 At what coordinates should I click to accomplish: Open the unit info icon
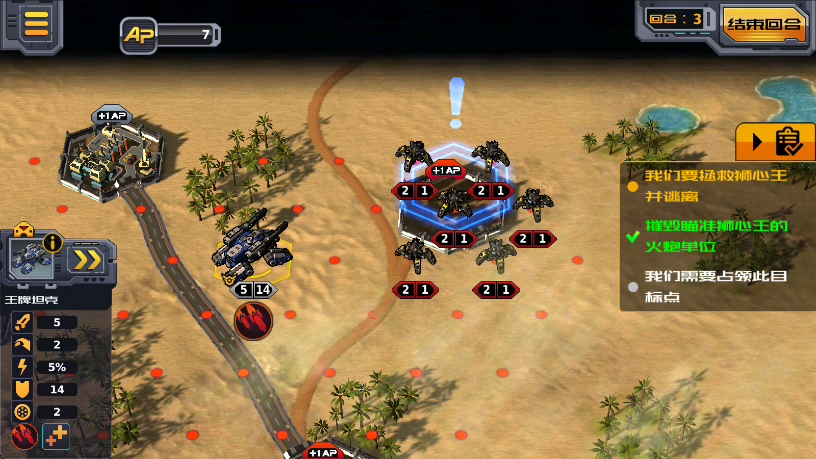[x=52, y=243]
